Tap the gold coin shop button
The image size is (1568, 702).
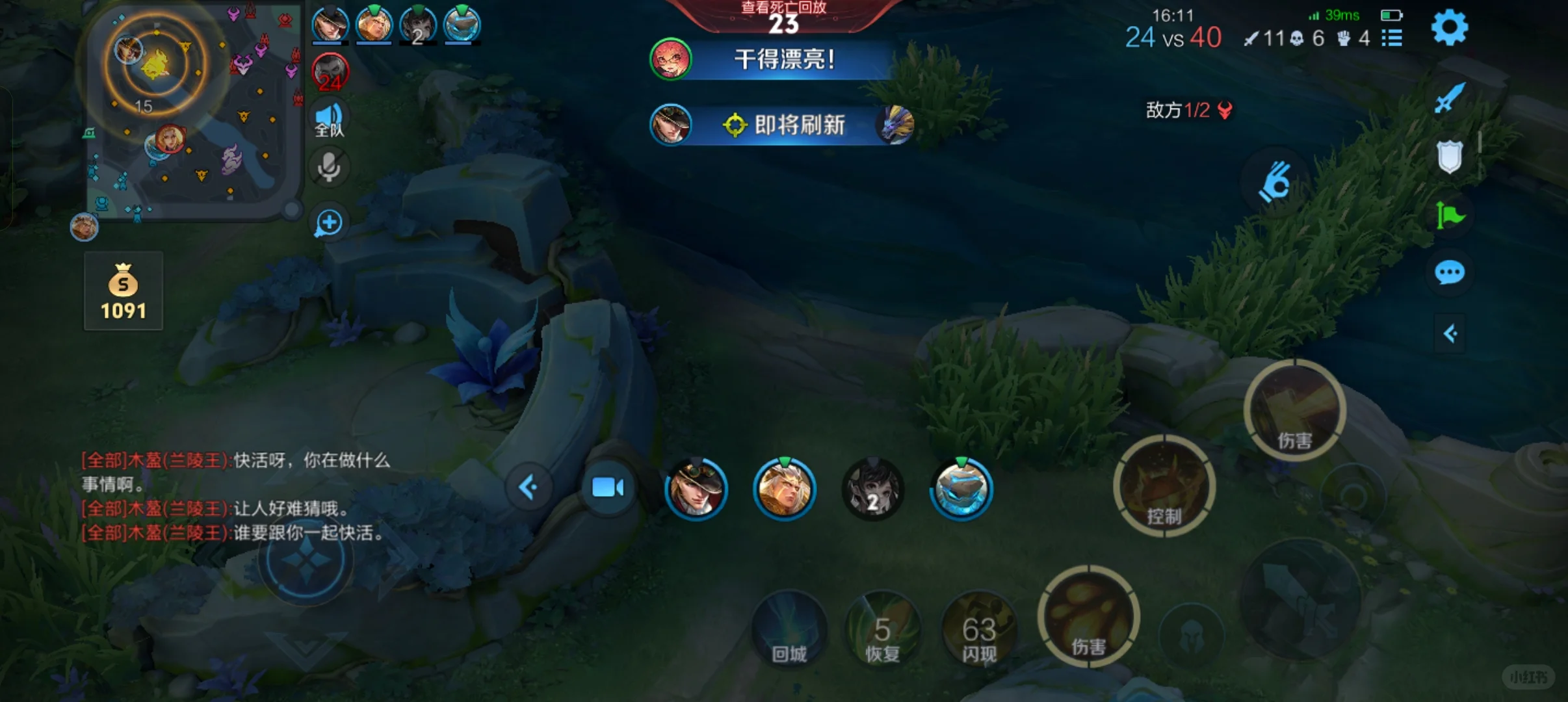[x=124, y=291]
